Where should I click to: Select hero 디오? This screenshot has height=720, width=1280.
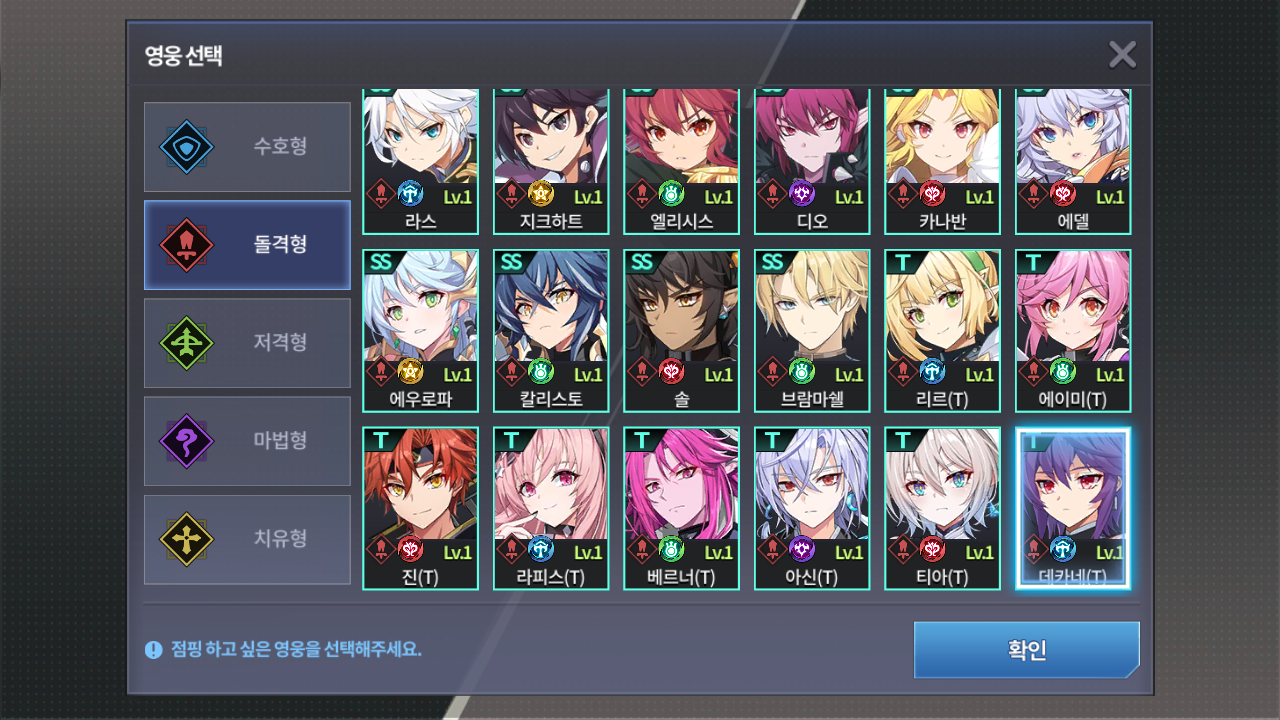click(812, 160)
